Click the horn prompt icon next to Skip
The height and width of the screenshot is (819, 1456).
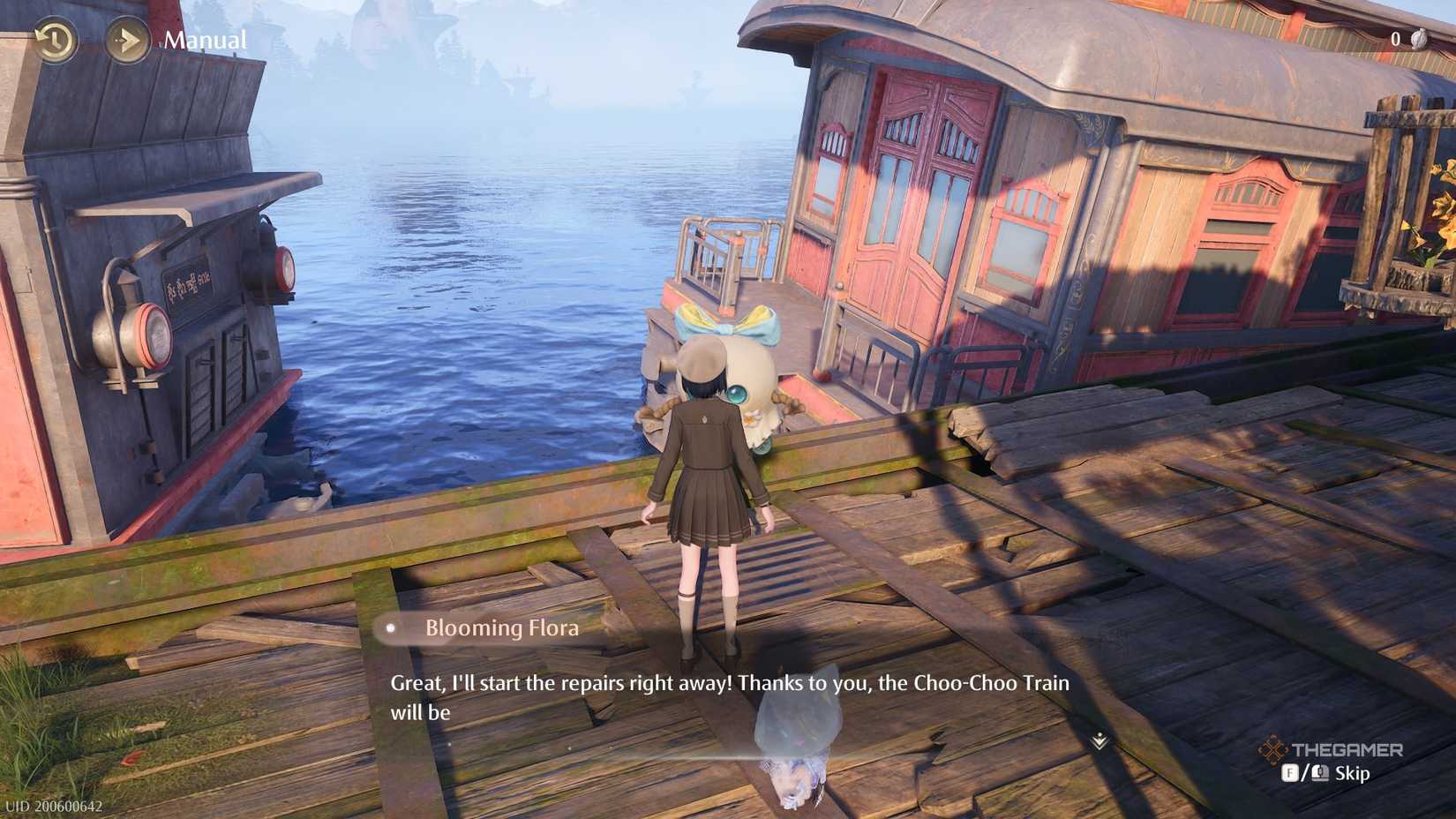click(x=1319, y=773)
